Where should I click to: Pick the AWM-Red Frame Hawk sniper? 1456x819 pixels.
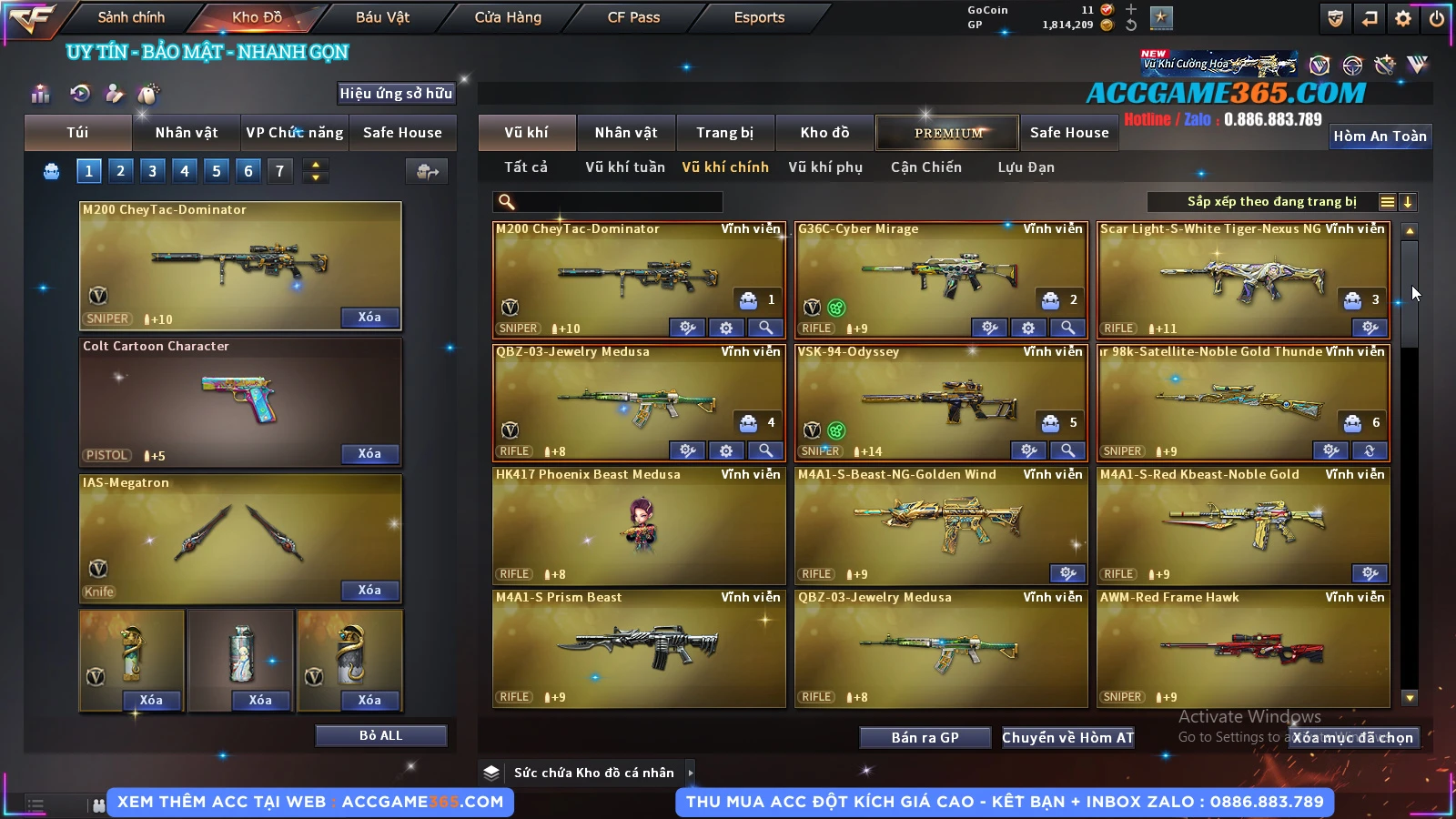coord(1243,648)
